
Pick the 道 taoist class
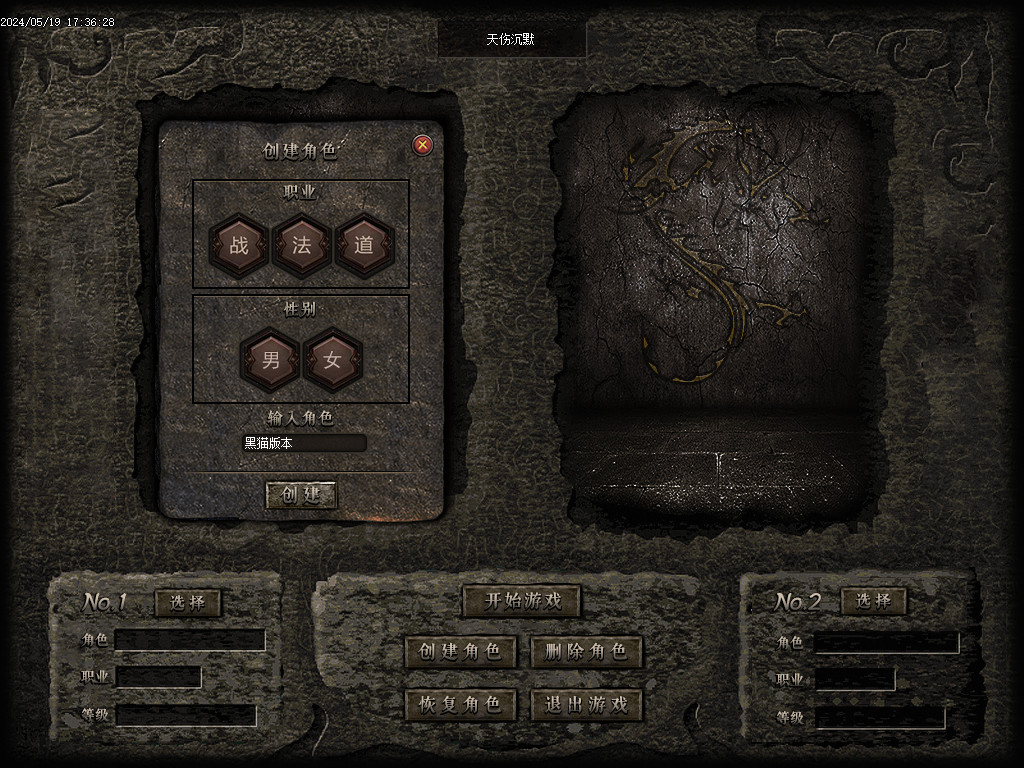pos(364,245)
